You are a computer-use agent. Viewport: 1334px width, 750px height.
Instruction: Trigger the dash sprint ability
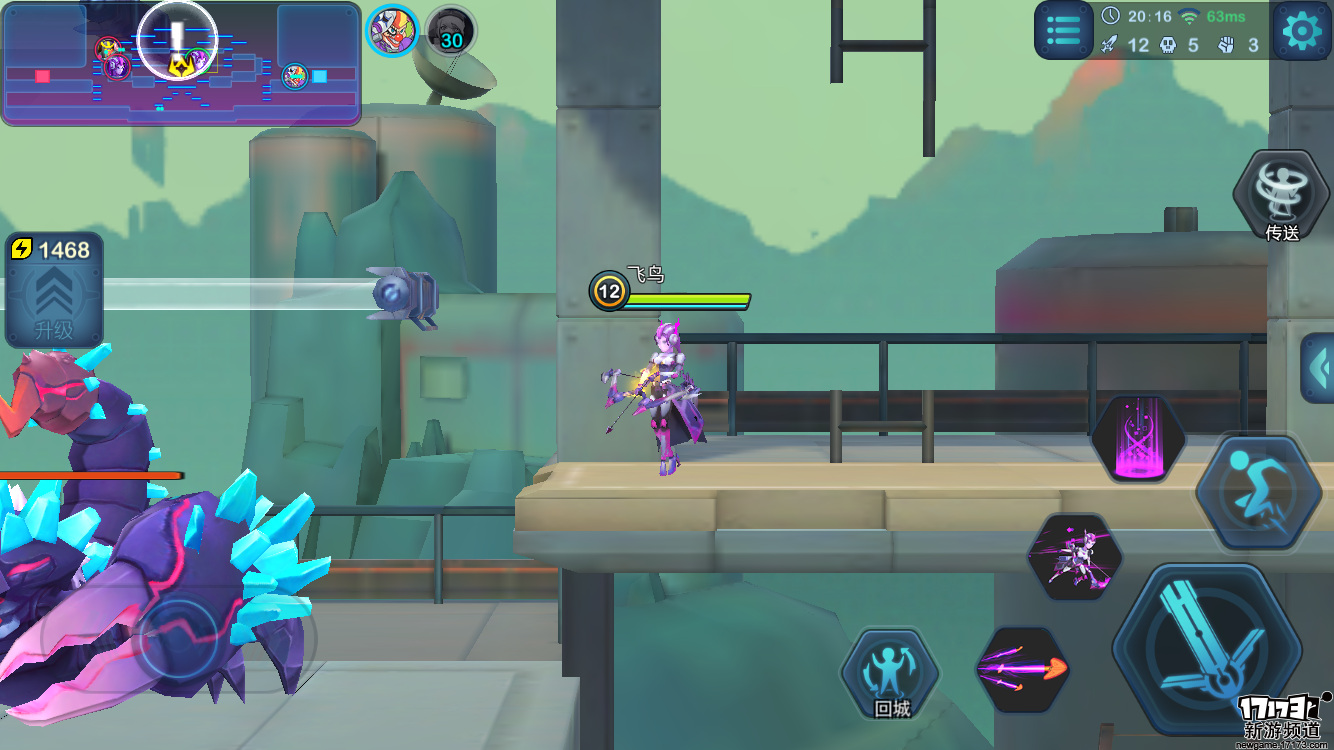[1259, 490]
